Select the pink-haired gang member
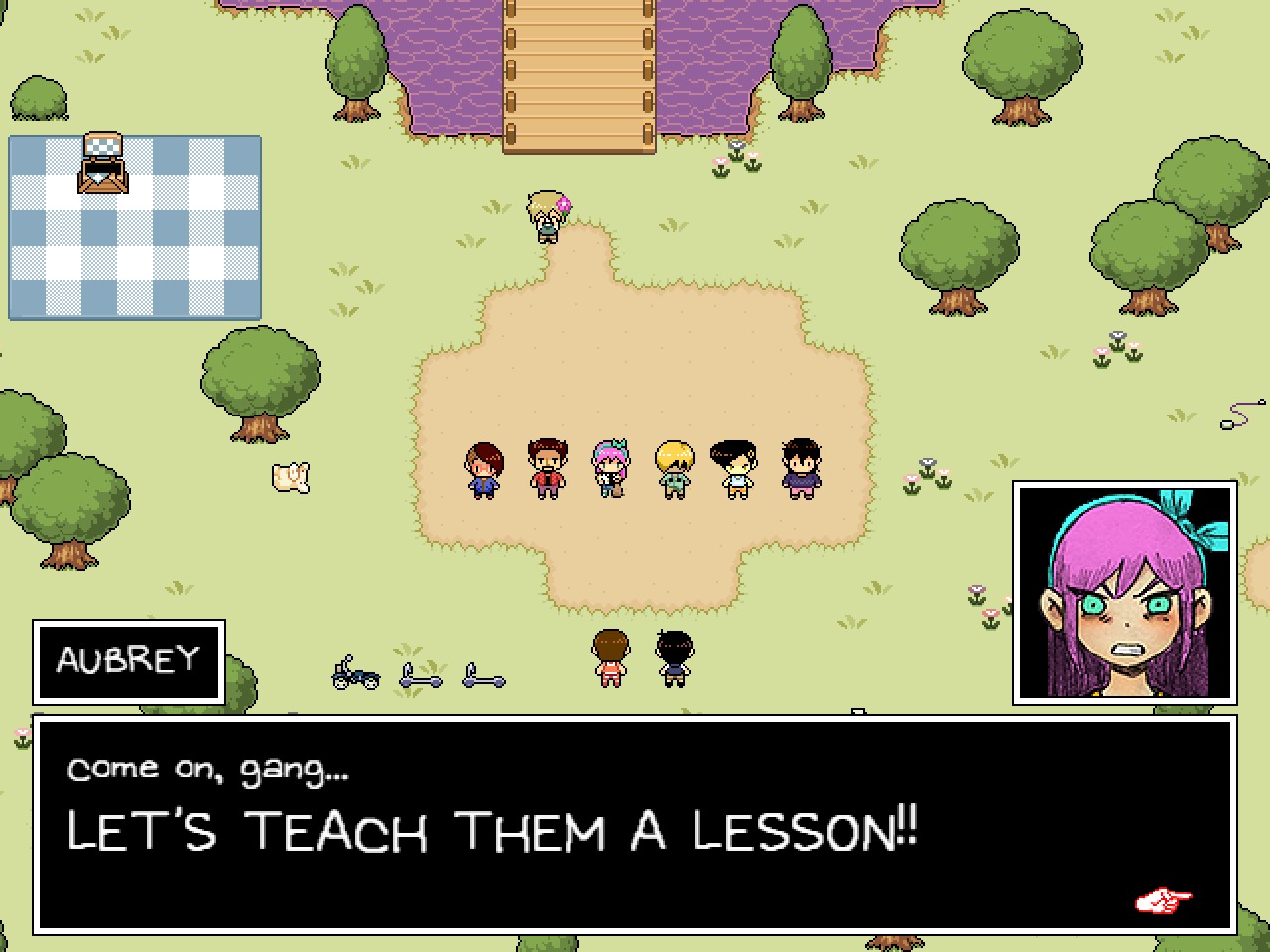 pyautogui.click(x=609, y=466)
